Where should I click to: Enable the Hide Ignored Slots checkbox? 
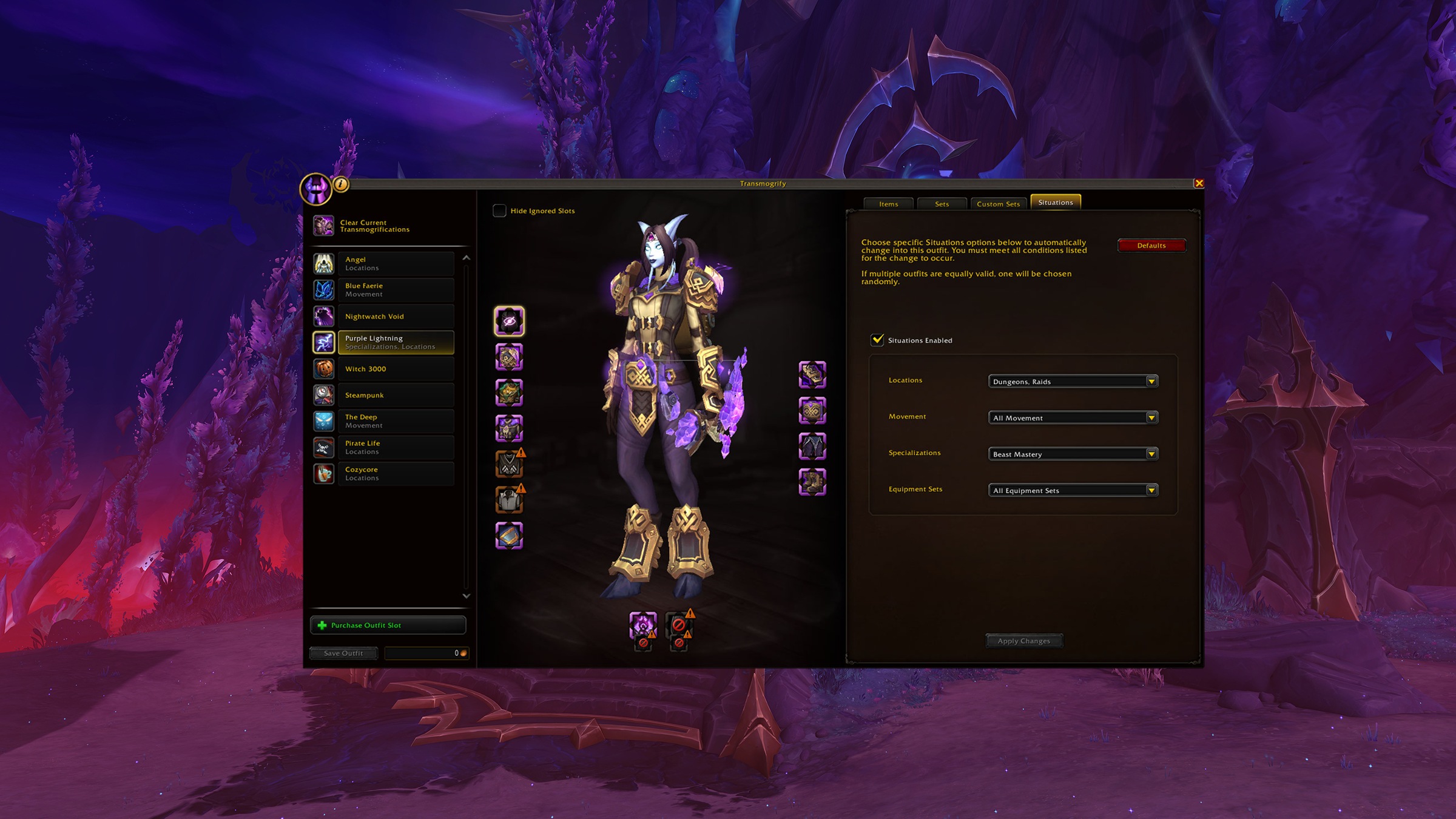click(x=500, y=211)
